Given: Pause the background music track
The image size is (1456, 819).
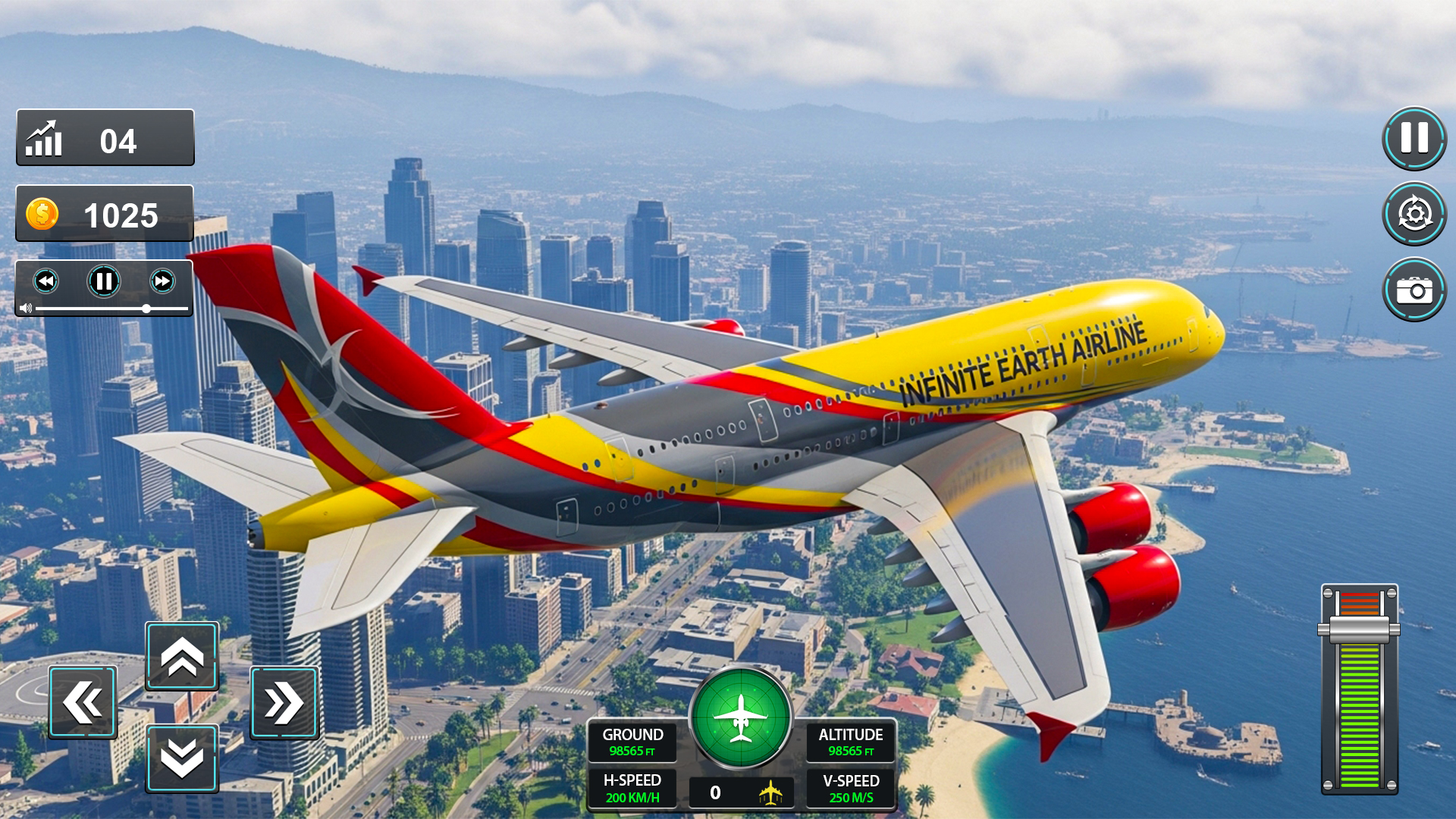Looking at the screenshot, I should [x=103, y=281].
